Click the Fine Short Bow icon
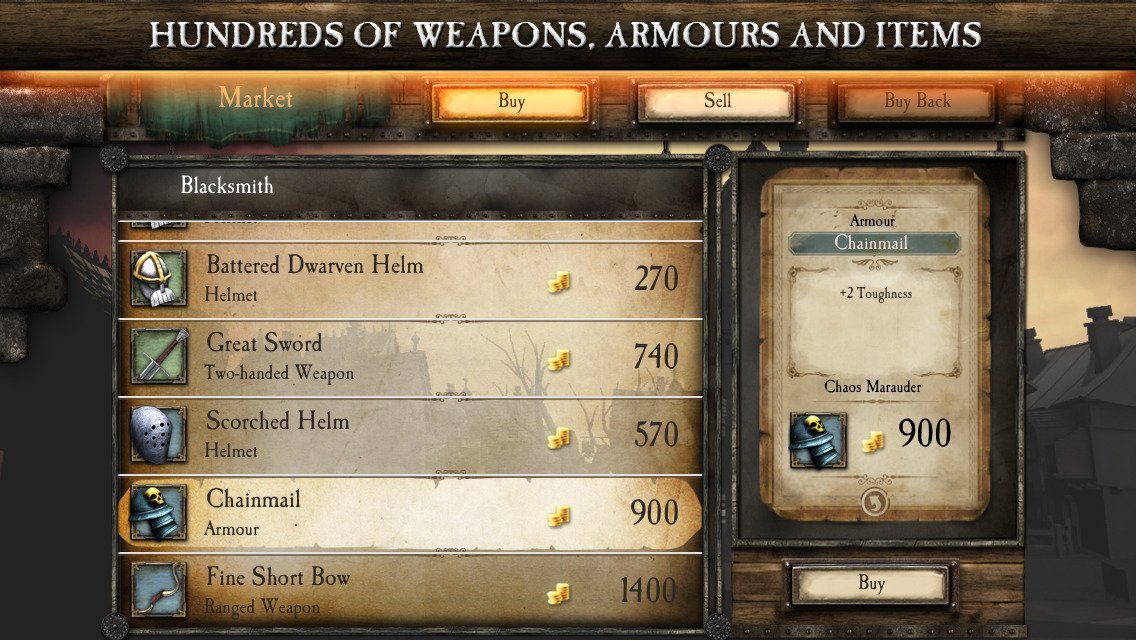 [158, 589]
